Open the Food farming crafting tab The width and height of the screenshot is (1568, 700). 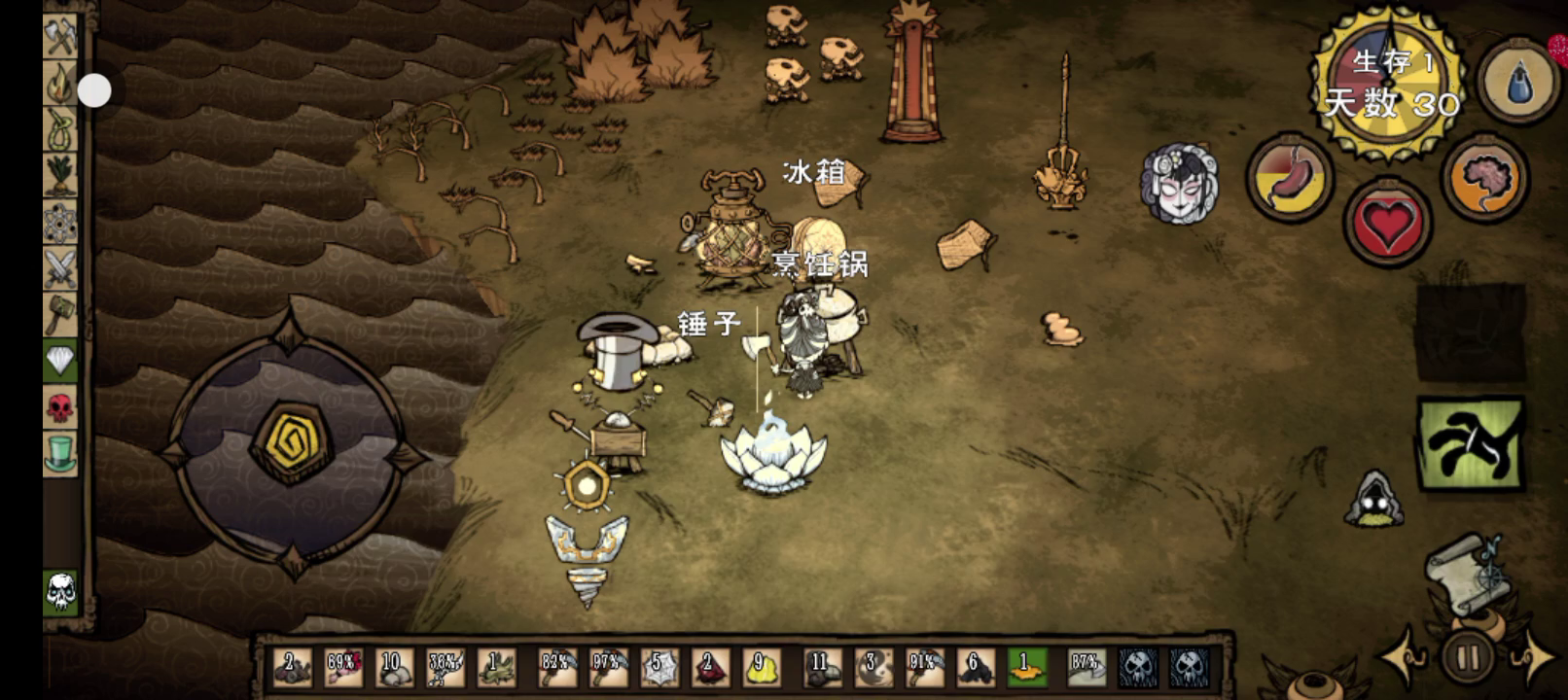(60, 177)
